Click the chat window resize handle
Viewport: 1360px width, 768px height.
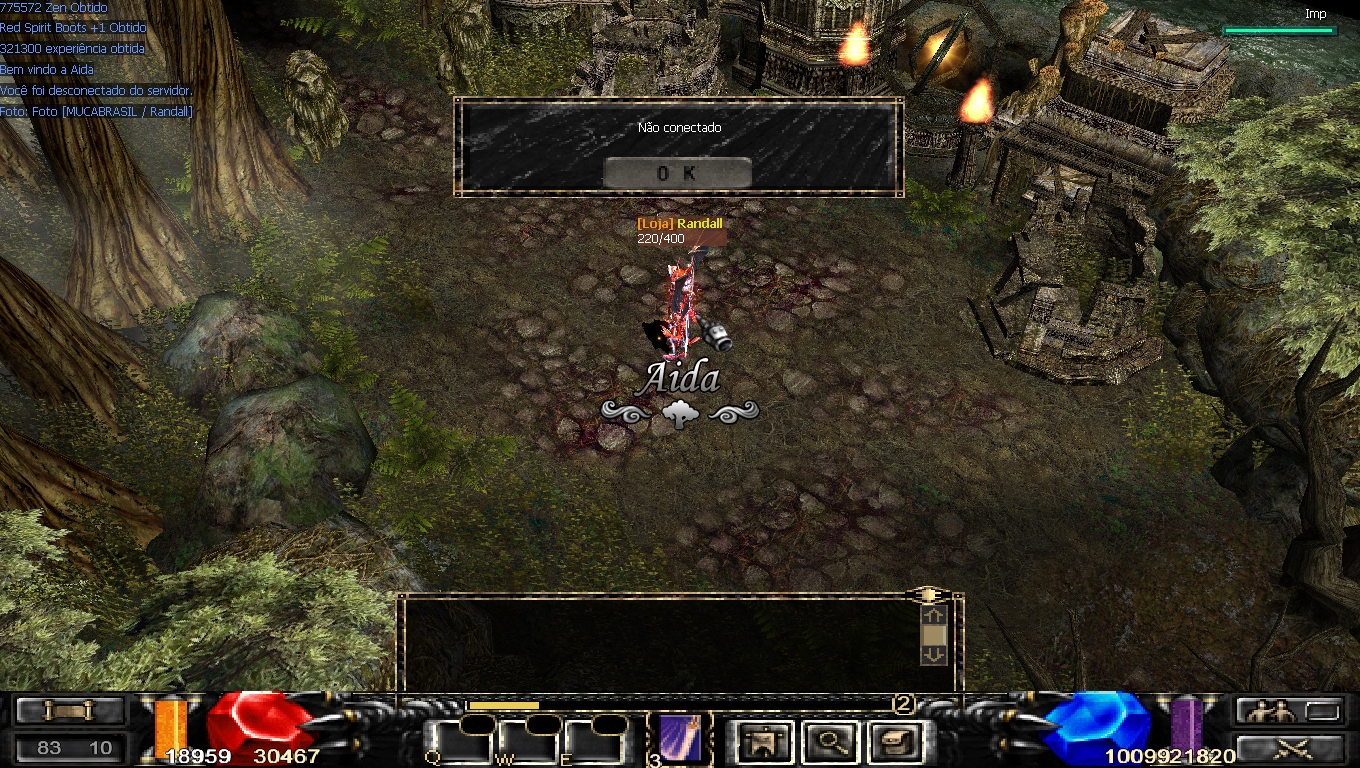coord(928,595)
